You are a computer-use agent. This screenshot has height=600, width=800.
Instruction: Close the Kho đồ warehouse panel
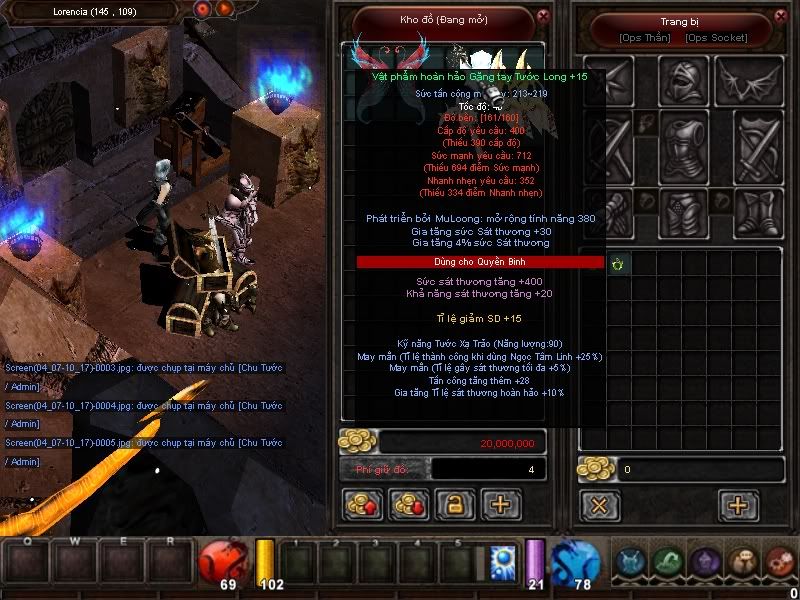point(543,16)
